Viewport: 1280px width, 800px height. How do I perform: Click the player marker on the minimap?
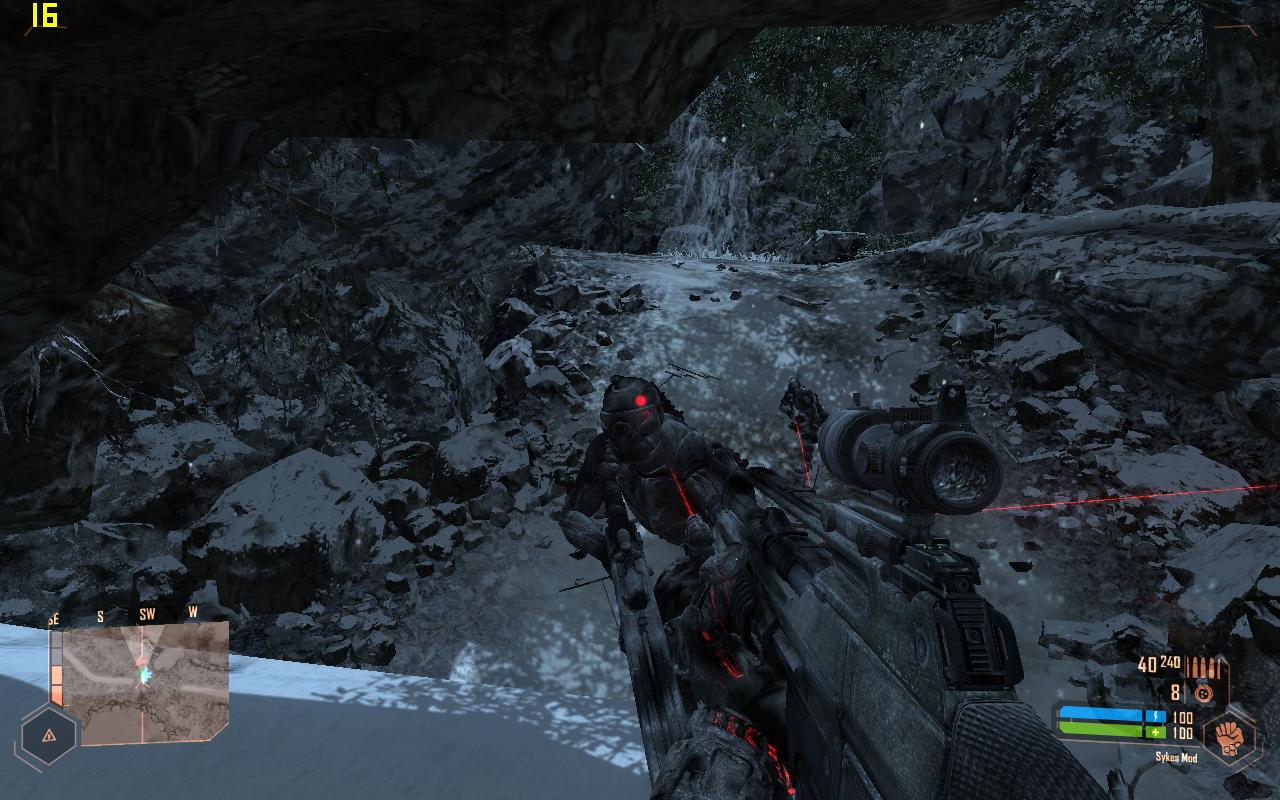tap(145, 673)
